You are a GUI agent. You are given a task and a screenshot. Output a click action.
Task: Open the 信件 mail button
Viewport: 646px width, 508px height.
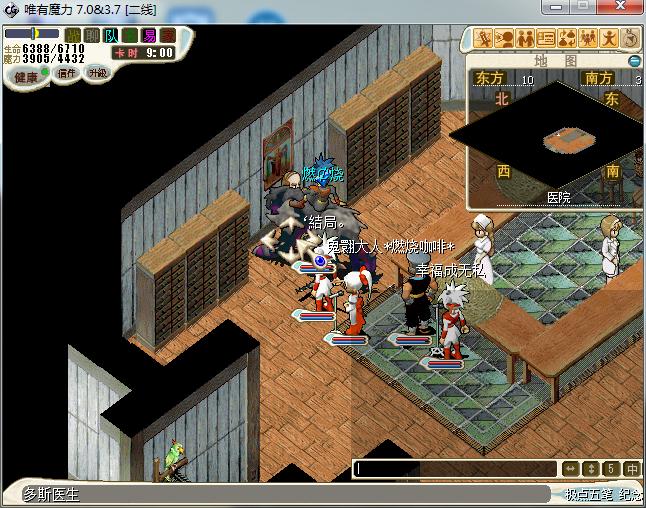[x=67, y=74]
